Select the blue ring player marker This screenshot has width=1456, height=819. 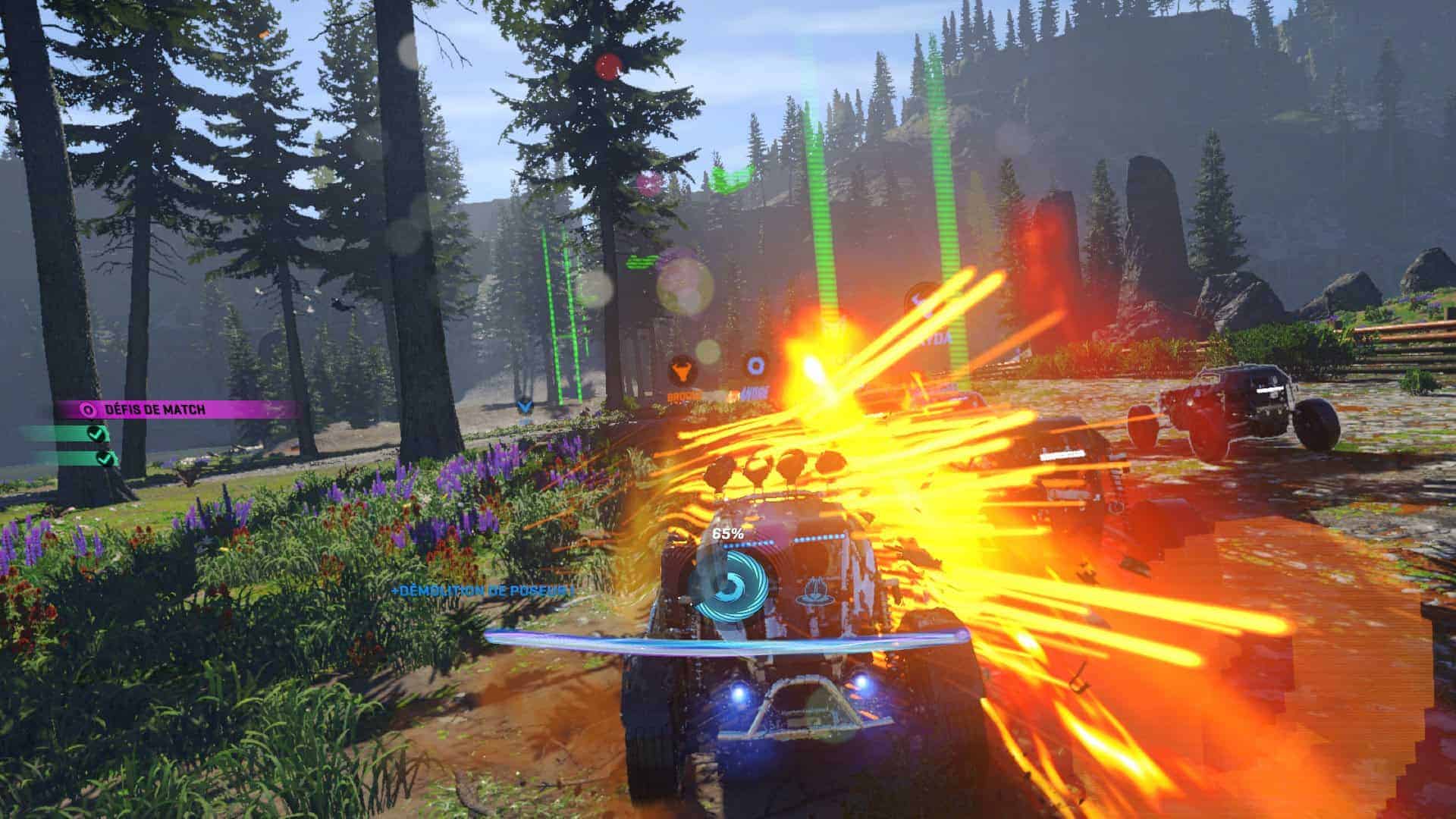(755, 366)
